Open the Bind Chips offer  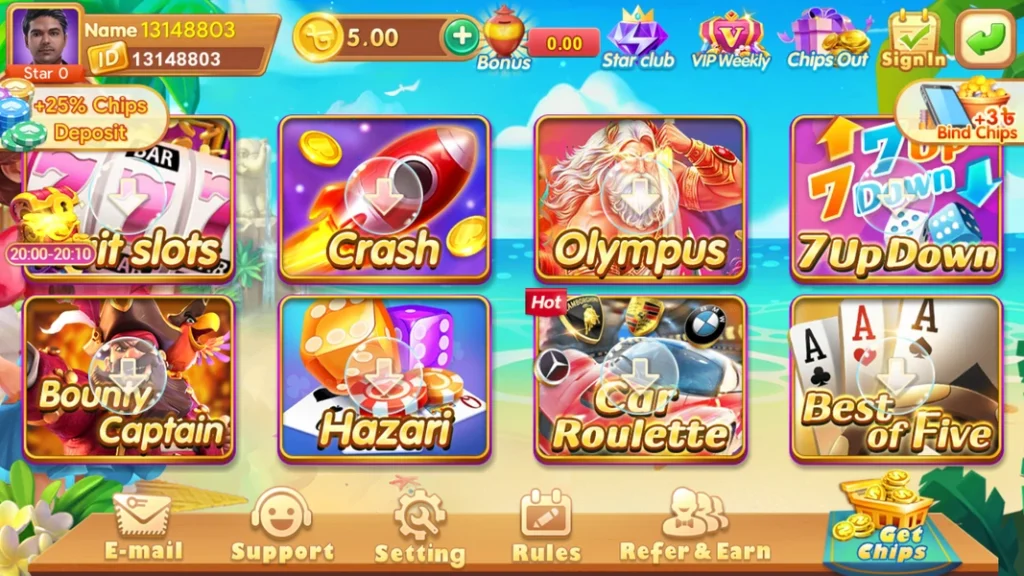click(962, 111)
